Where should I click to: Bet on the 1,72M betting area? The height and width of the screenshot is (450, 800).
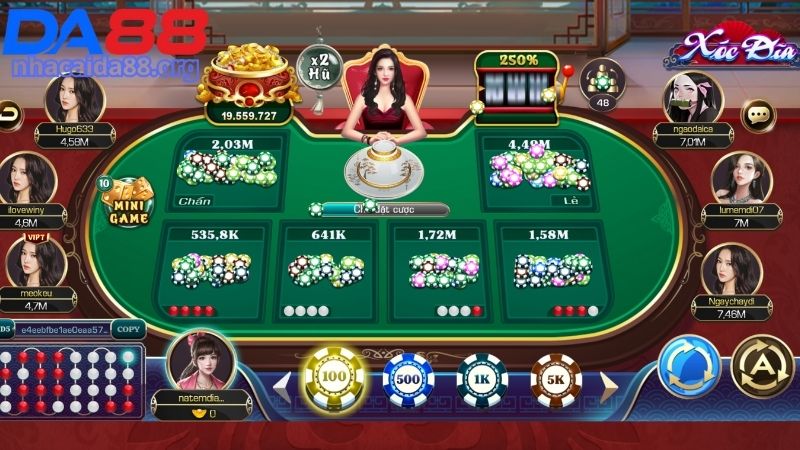pyautogui.click(x=440, y=270)
